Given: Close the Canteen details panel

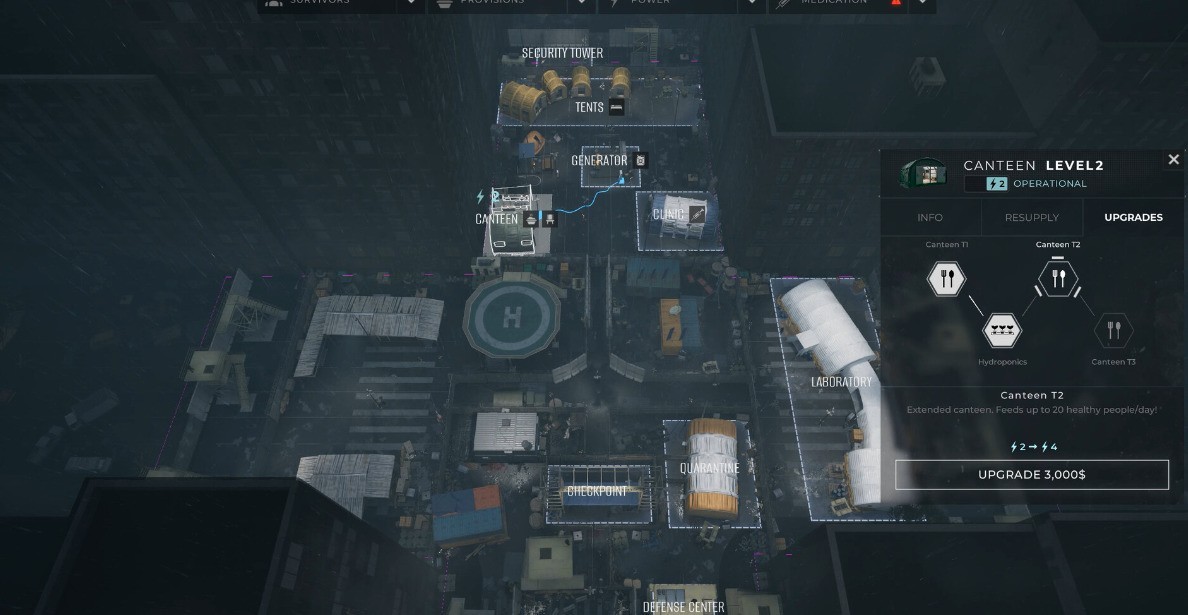Looking at the screenshot, I should click(1173, 160).
